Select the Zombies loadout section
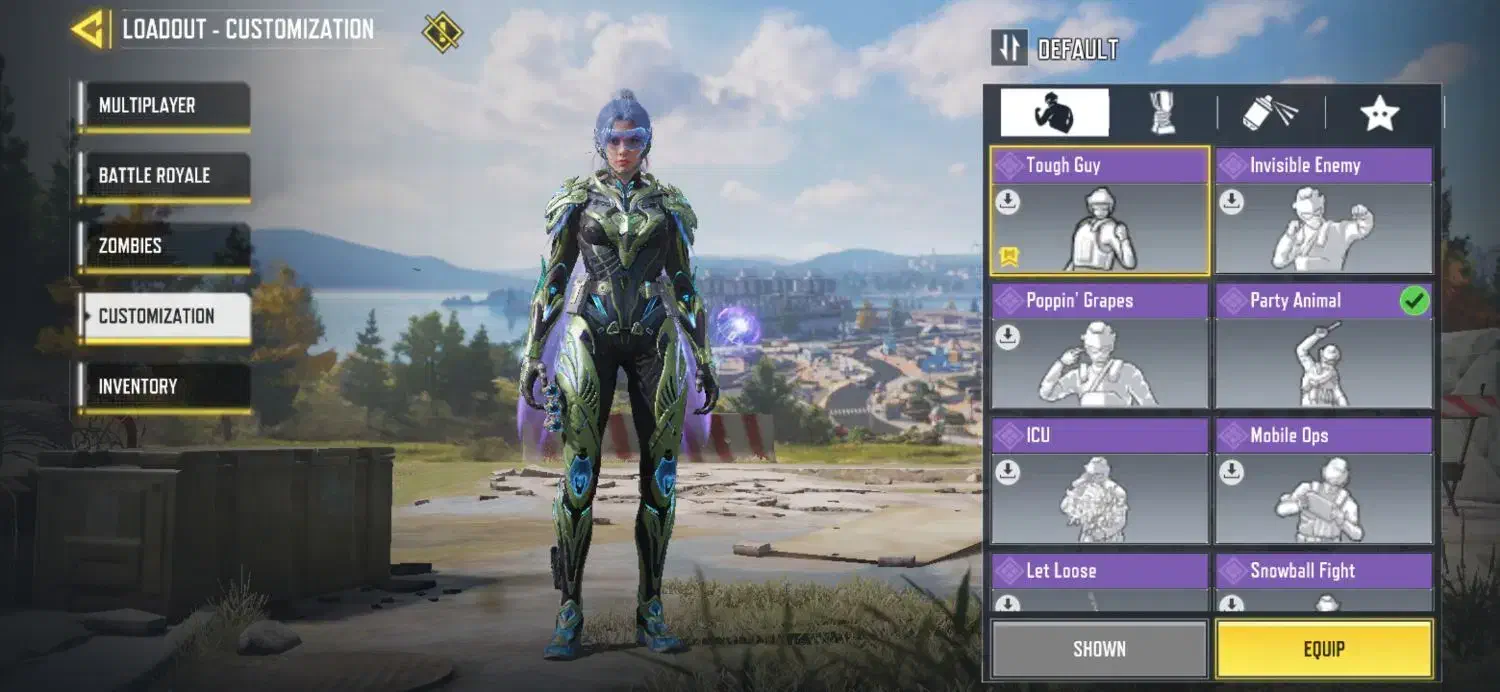 point(165,246)
